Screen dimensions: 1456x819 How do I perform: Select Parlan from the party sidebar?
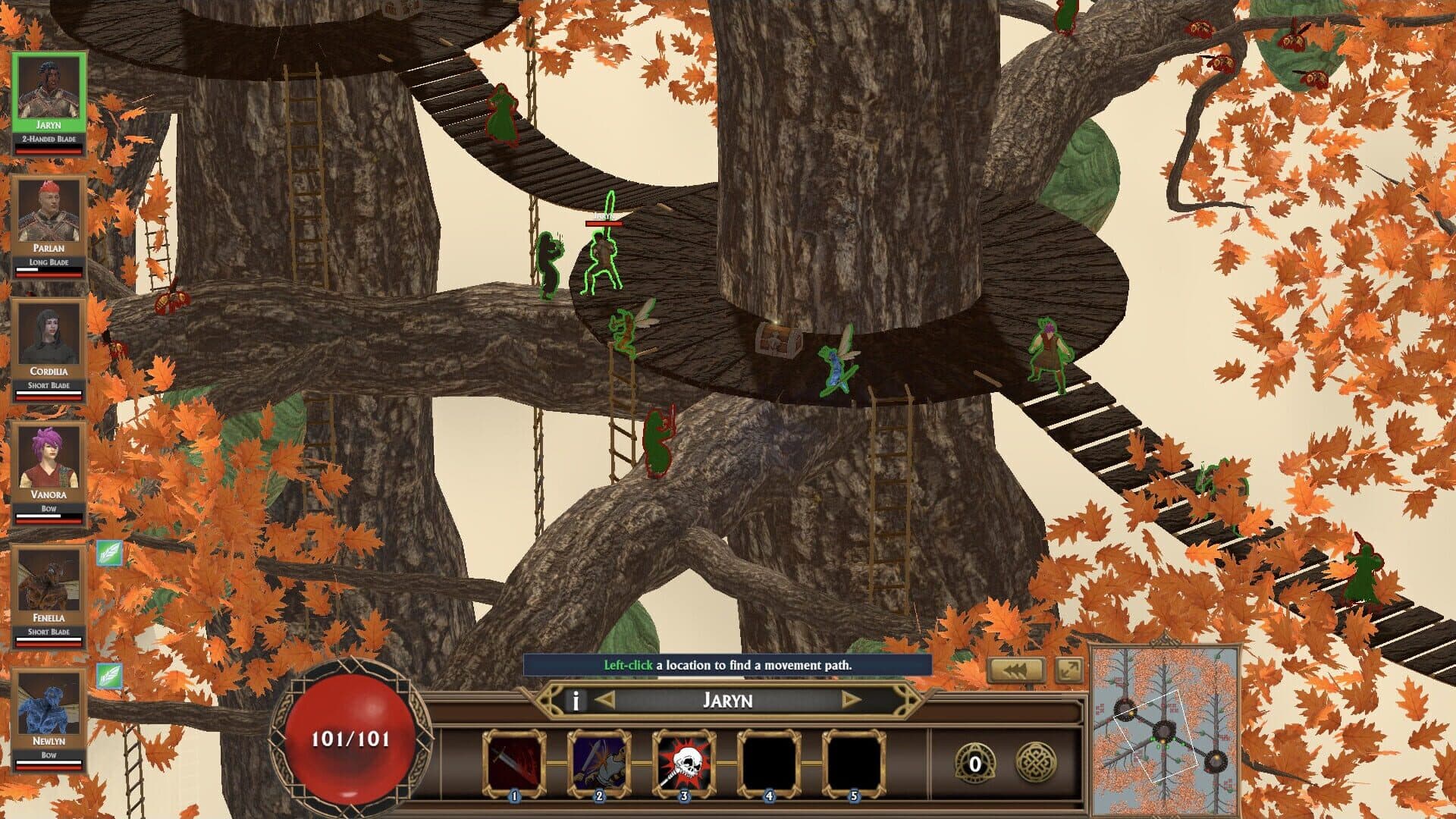click(49, 212)
